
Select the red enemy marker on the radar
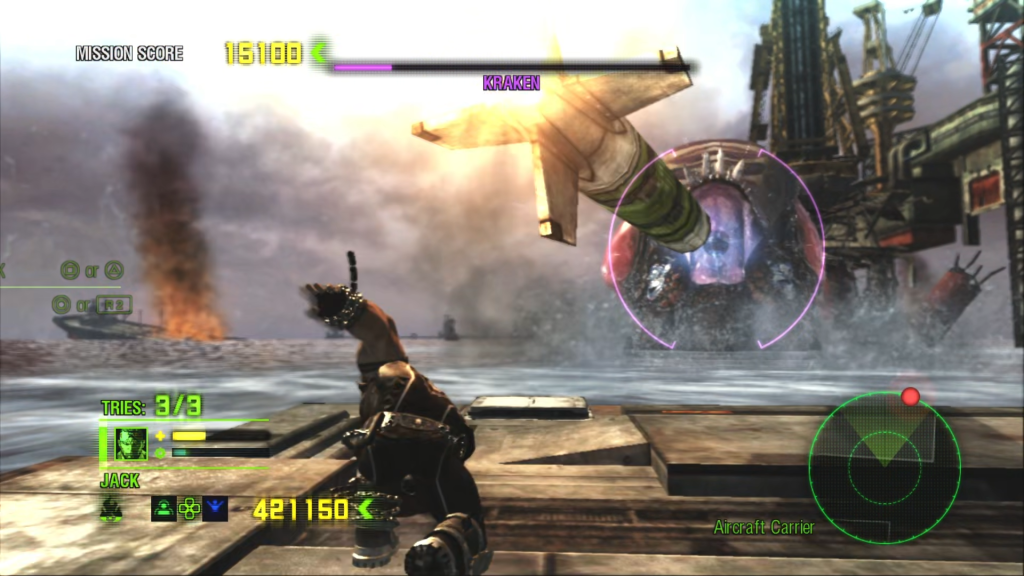pyautogui.click(x=910, y=397)
